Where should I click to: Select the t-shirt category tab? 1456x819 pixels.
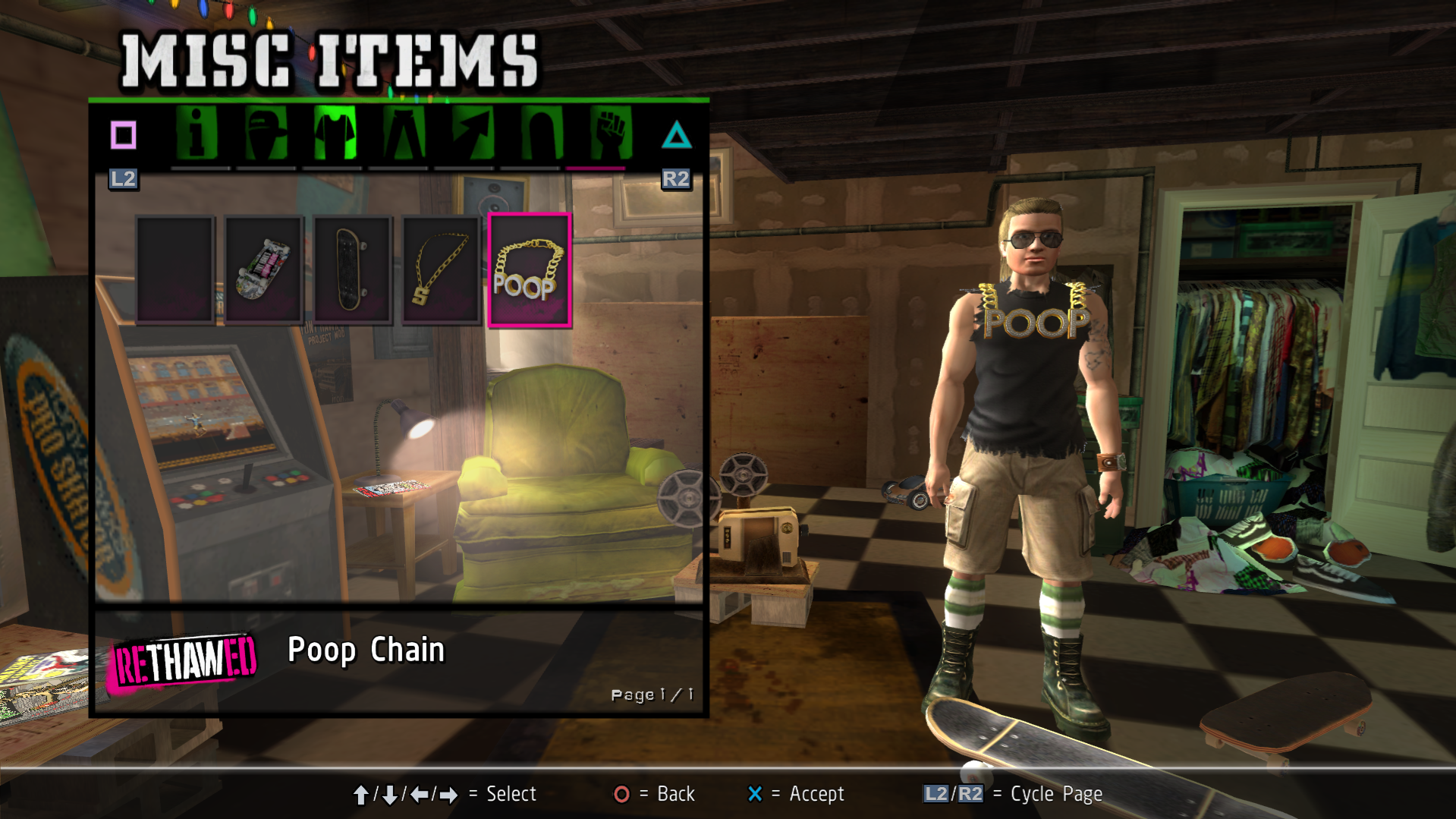tap(335, 134)
